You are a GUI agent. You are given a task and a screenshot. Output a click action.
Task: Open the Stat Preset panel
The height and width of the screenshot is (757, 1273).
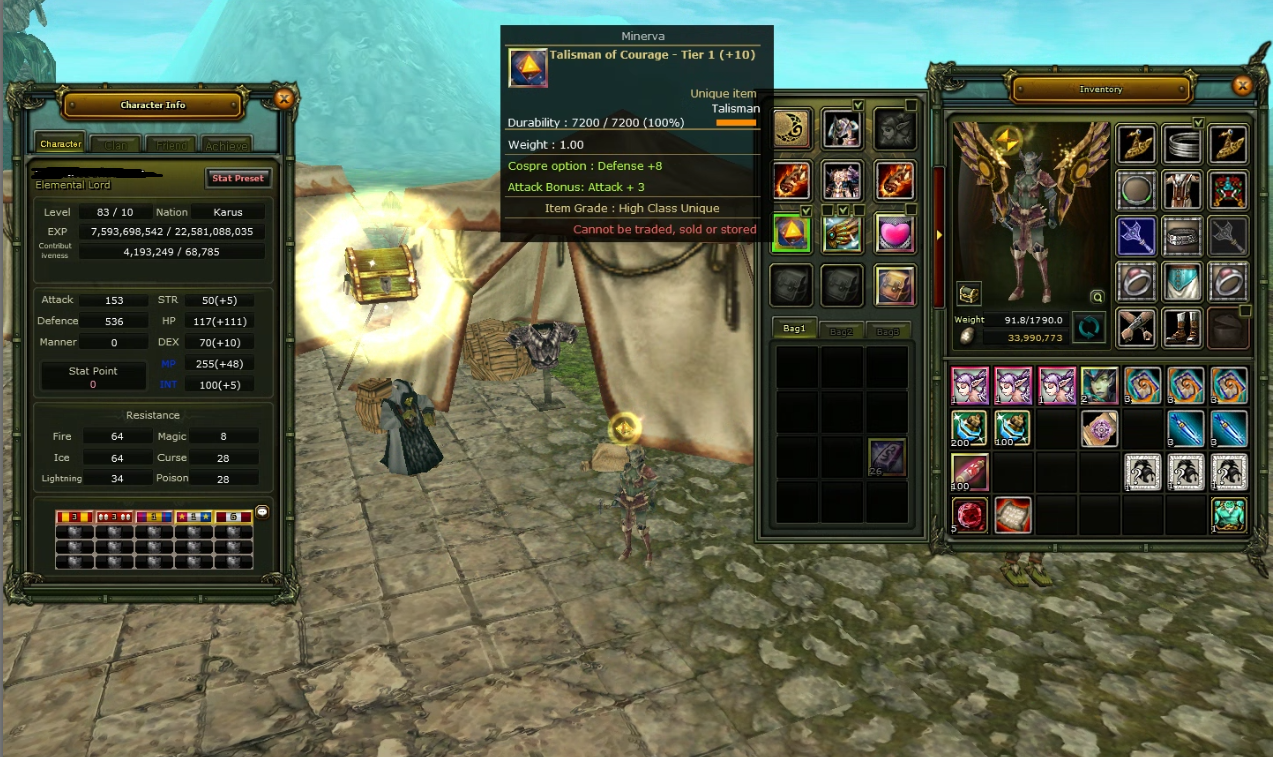[238, 178]
